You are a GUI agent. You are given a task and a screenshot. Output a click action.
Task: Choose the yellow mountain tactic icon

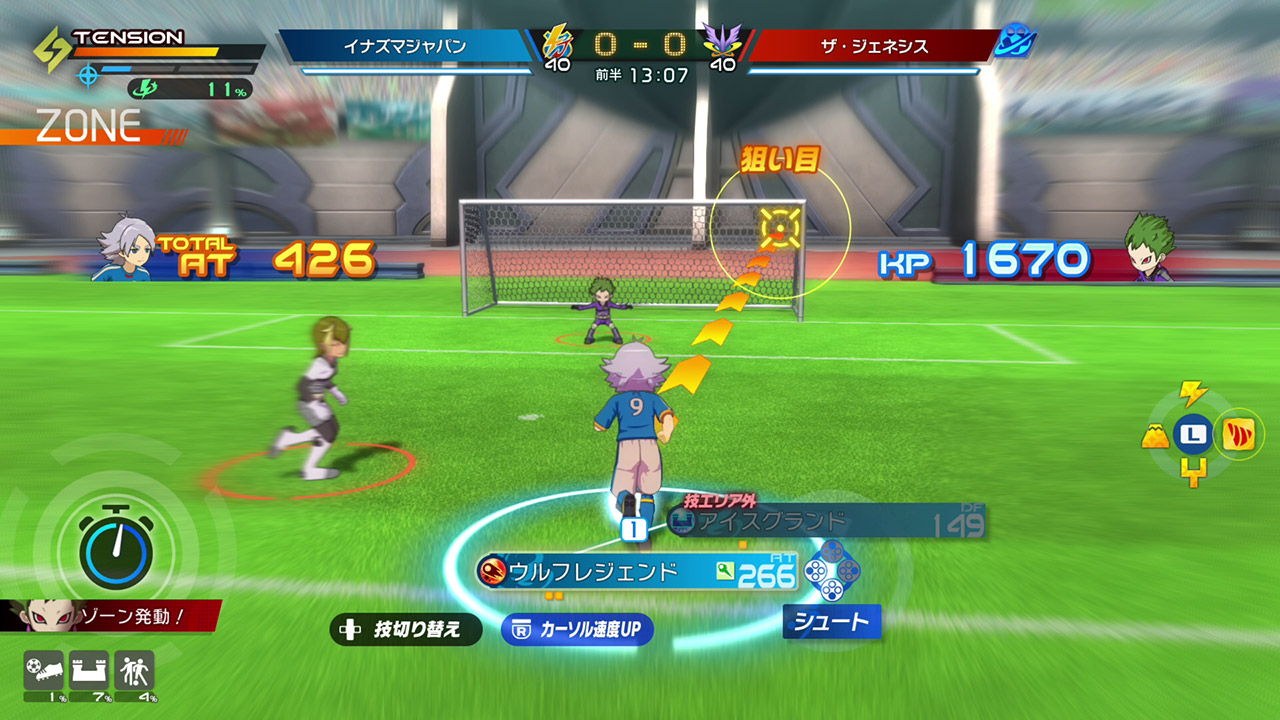point(1156,435)
